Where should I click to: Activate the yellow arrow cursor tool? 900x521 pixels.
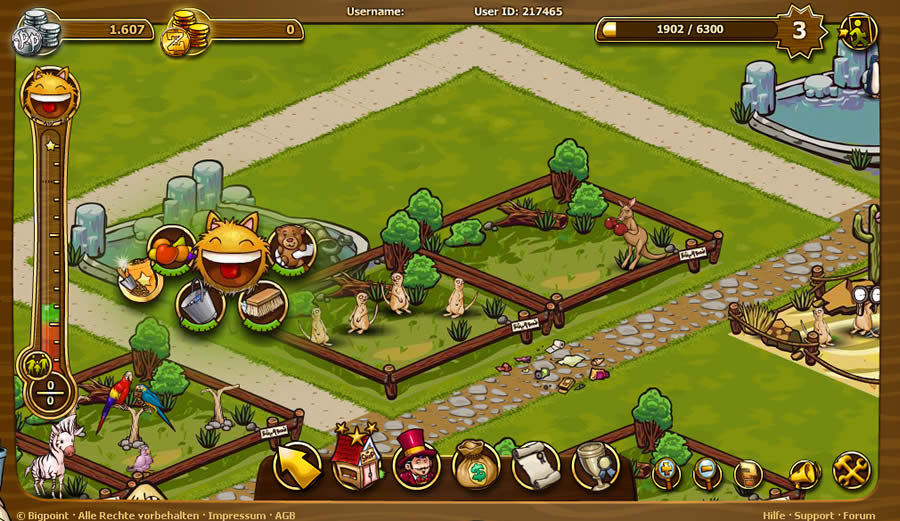298,465
